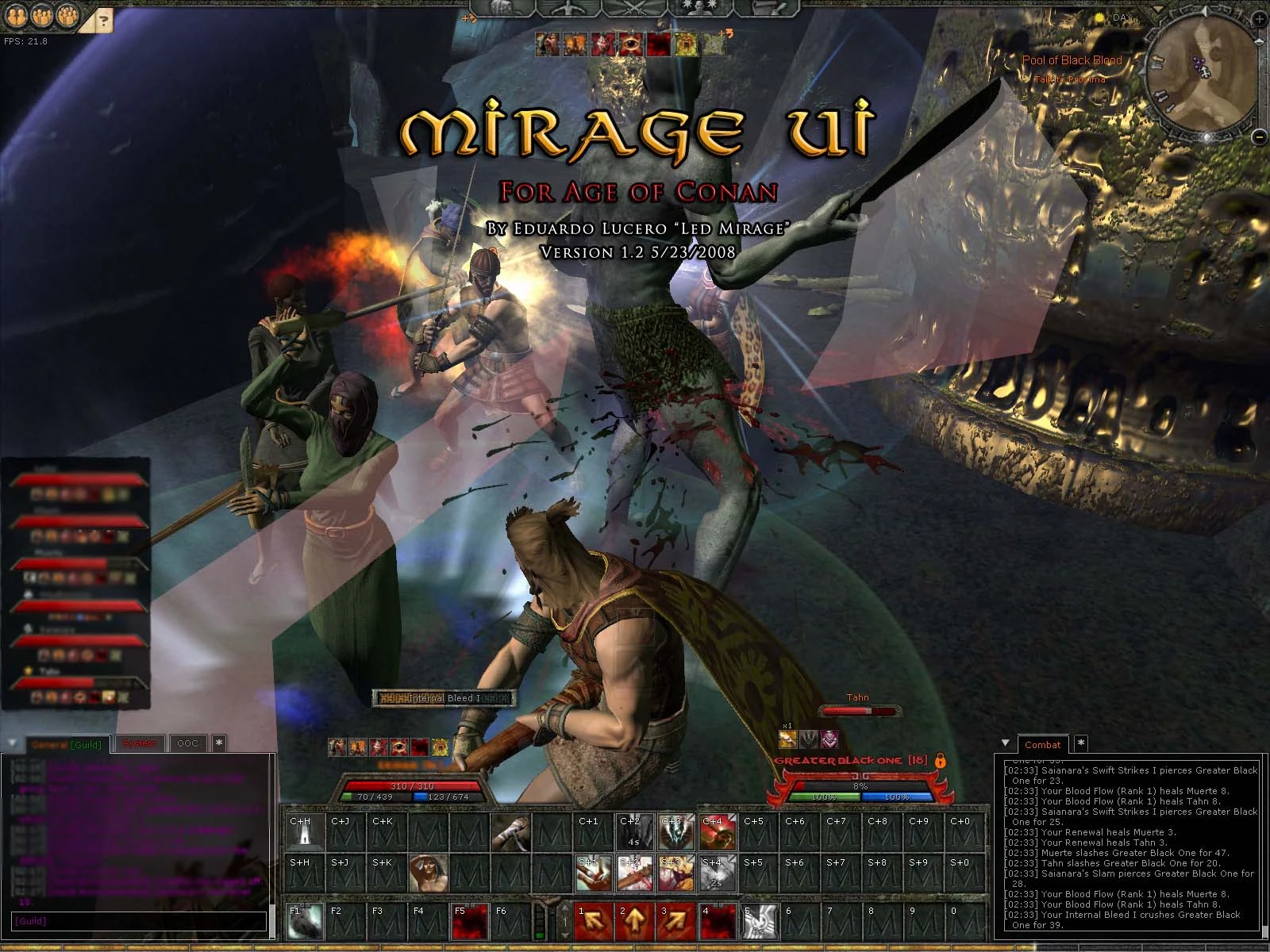The width and height of the screenshot is (1270, 952).
Task: Switch to the System chat tab
Action: (x=140, y=743)
